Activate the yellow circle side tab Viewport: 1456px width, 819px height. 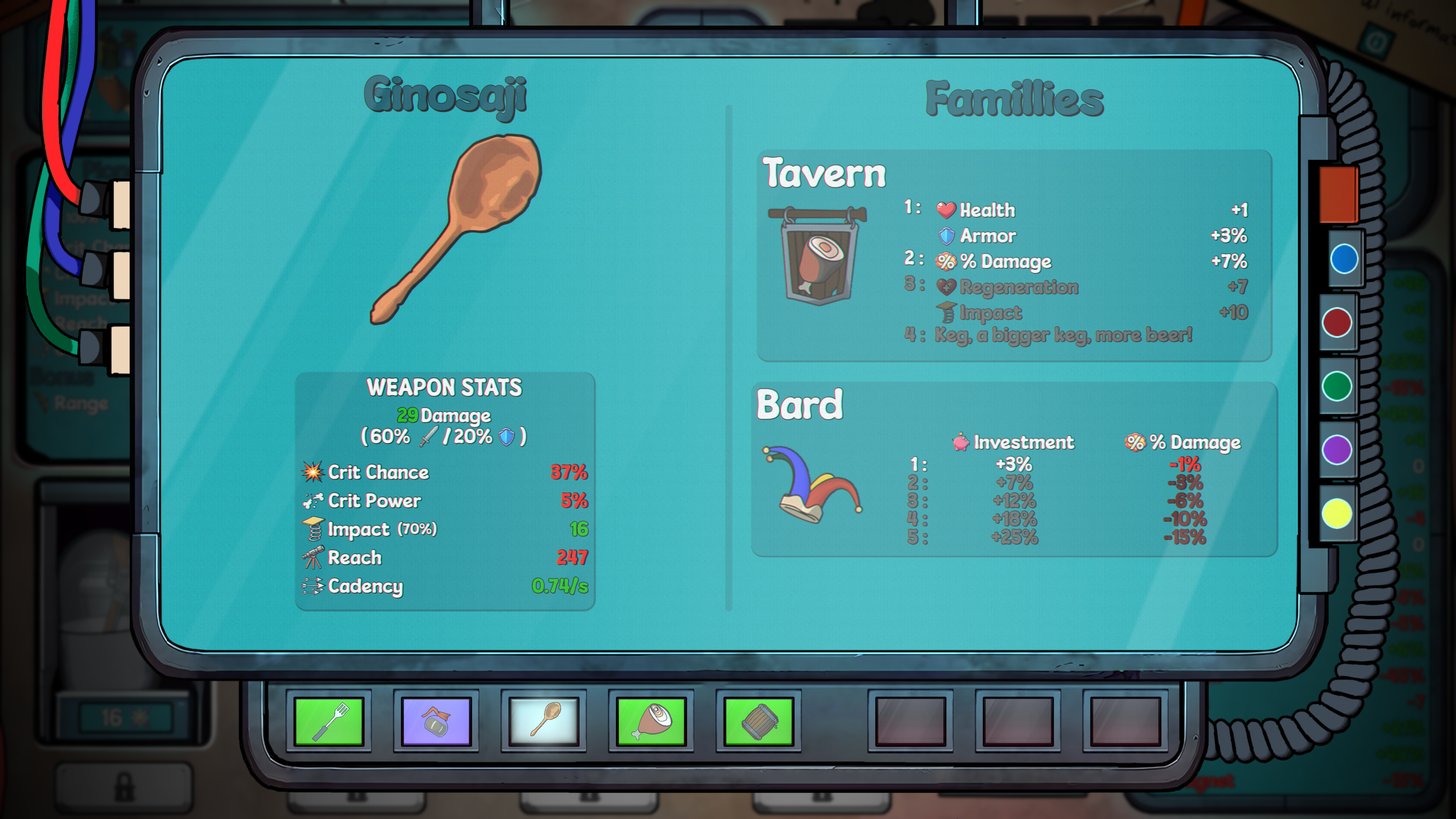point(1337,514)
